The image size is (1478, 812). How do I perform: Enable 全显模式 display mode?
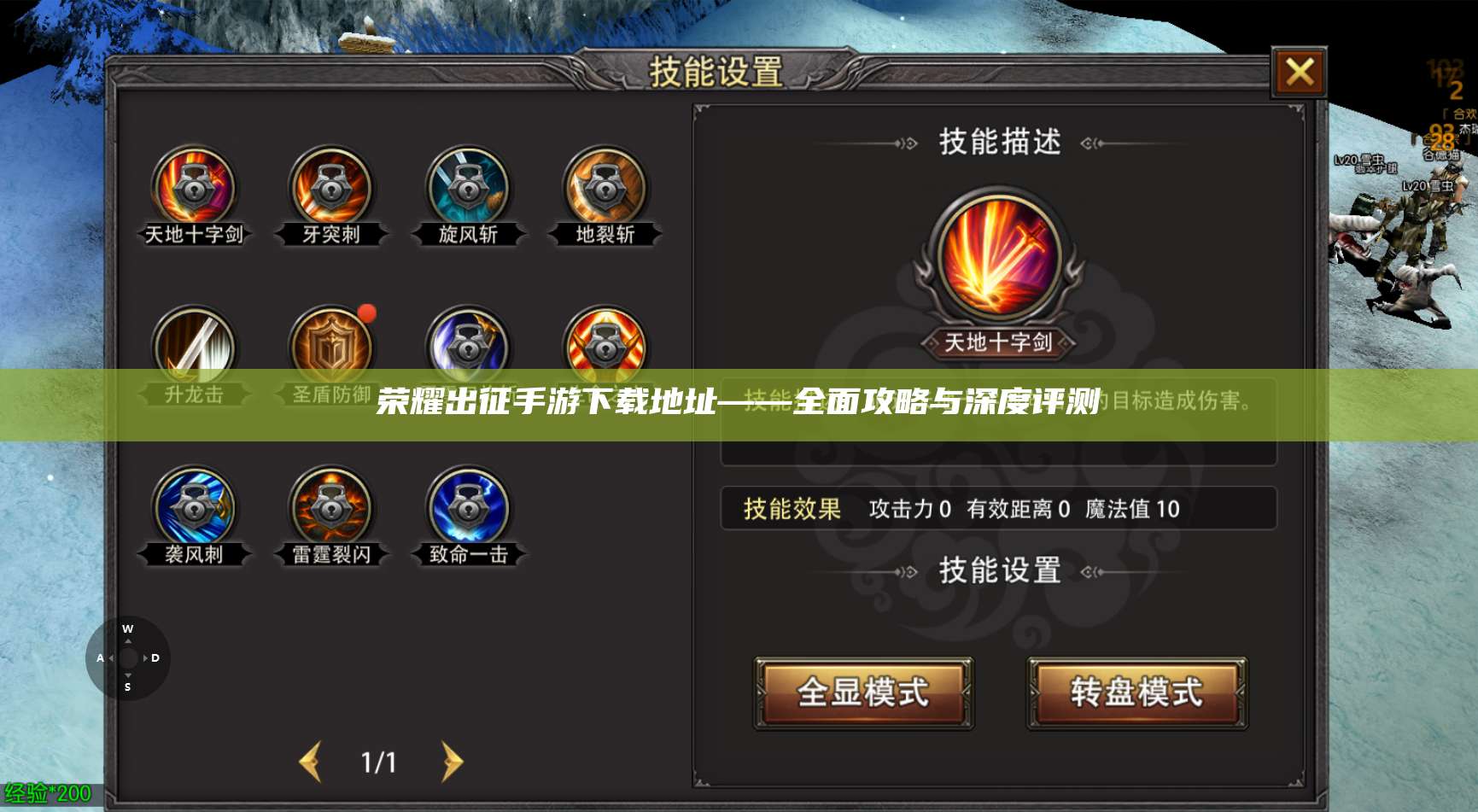tap(862, 694)
